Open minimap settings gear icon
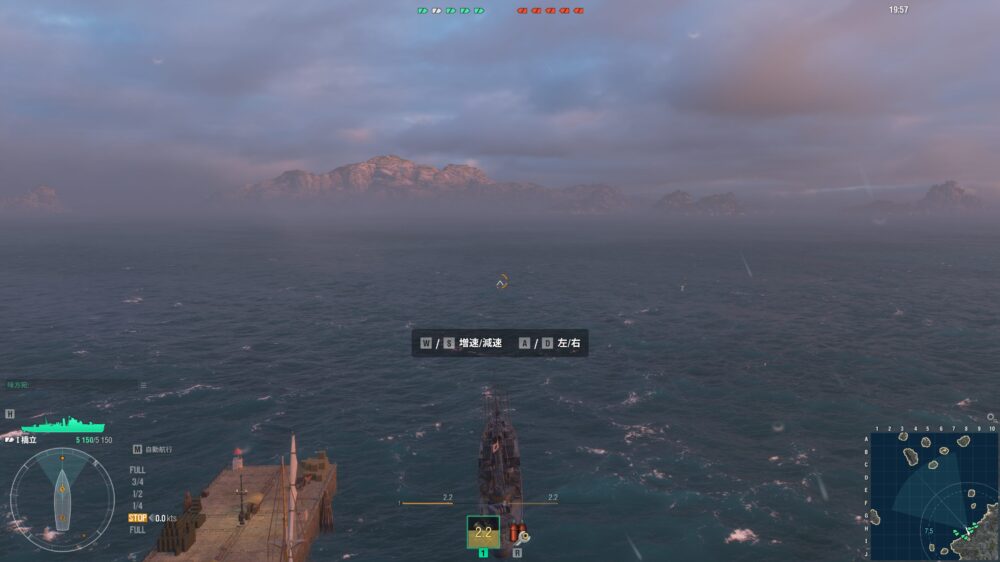 pos(991,417)
